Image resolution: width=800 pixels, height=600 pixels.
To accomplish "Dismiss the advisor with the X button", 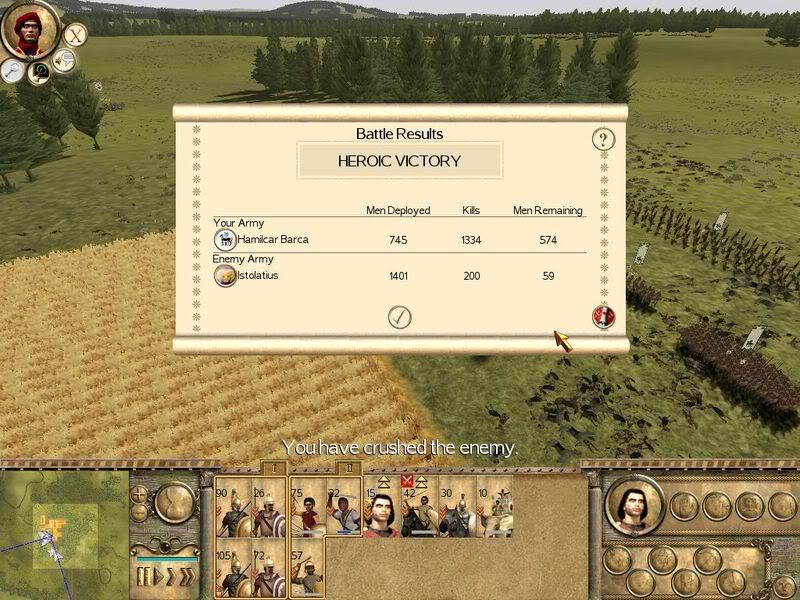I will tap(75, 35).
